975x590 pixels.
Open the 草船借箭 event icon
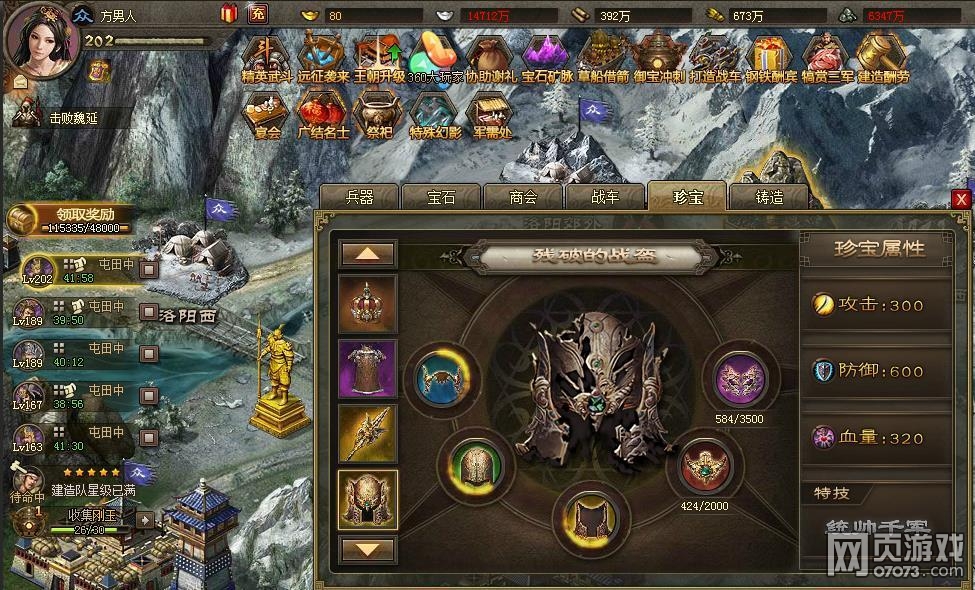tap(602, 58)
